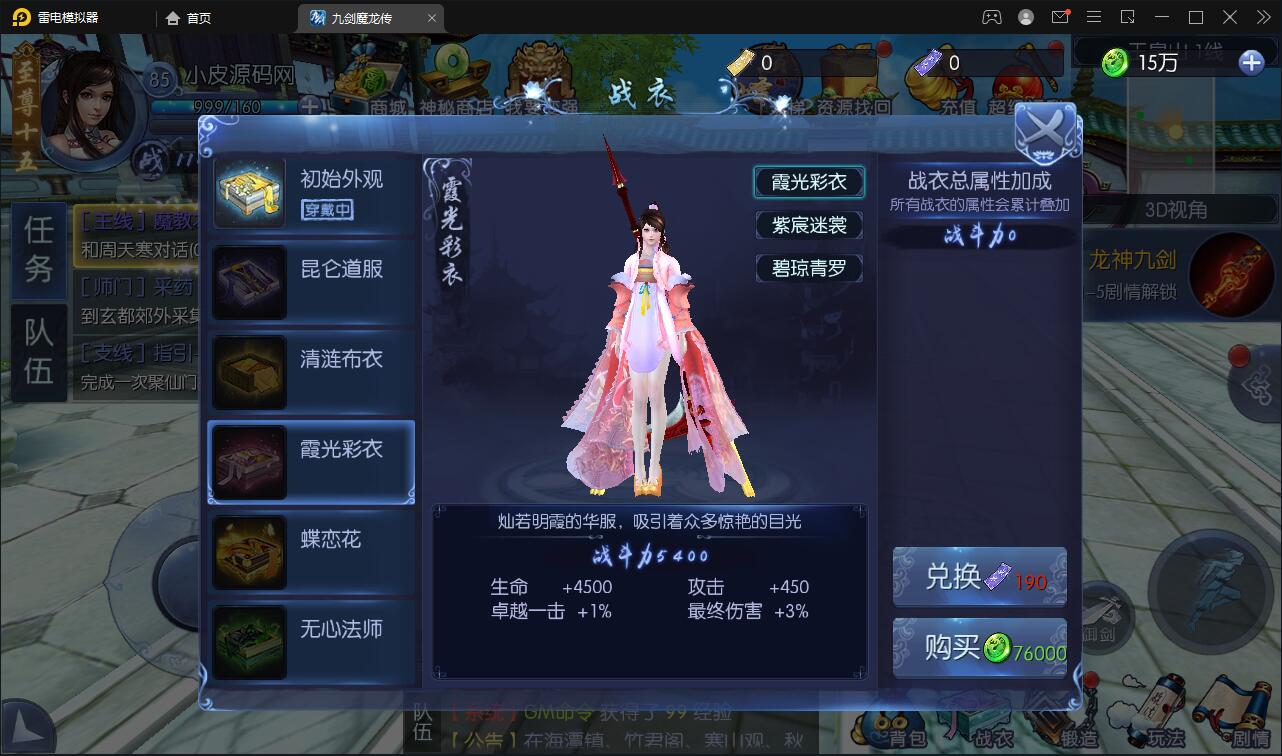This screenshot has width=1282, height=756.
Task: Select the 蝶恋花 costume
Action: tap(311, 552)
